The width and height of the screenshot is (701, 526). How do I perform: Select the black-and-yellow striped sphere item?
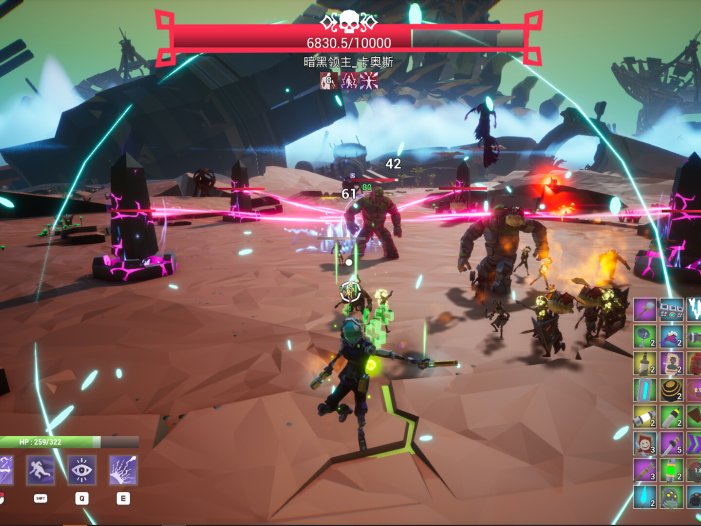(x=670, y=389)
